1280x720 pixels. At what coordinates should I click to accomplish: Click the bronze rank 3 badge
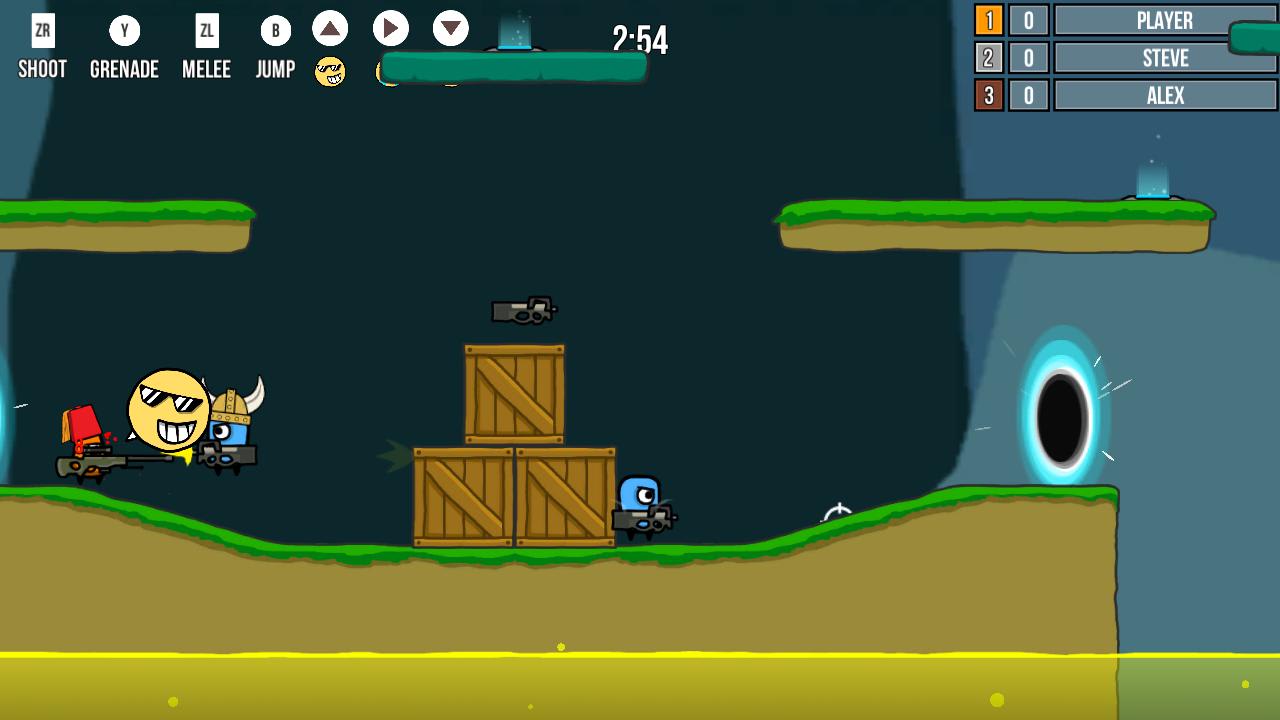point(988,95)
